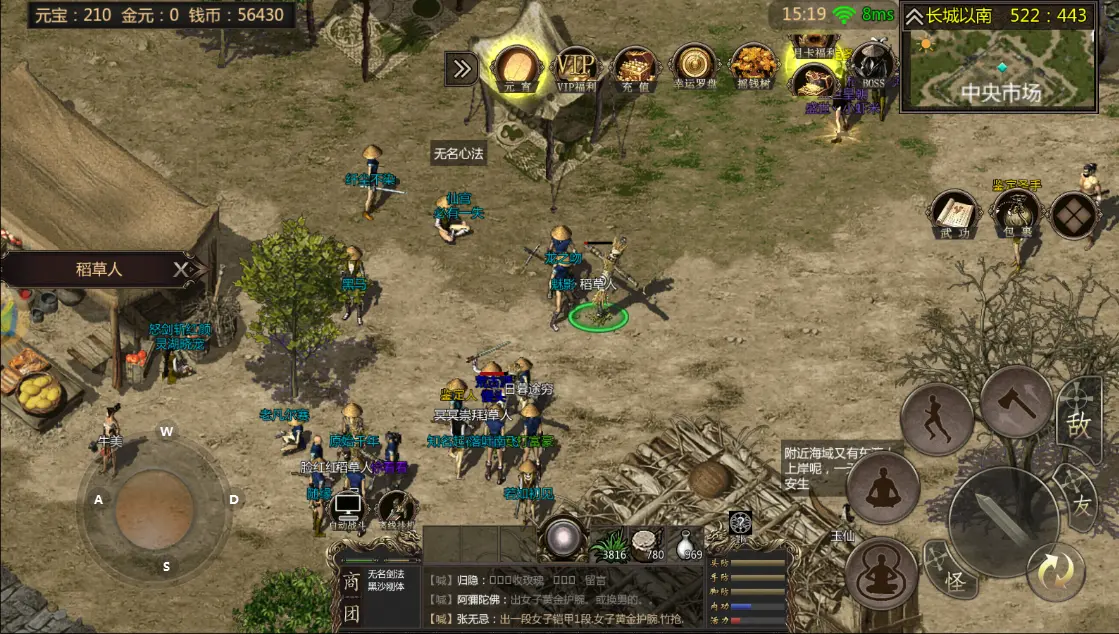The image size is (1119, 634).
Task: Tap the sword attack button
Action: click(1002, 521)
